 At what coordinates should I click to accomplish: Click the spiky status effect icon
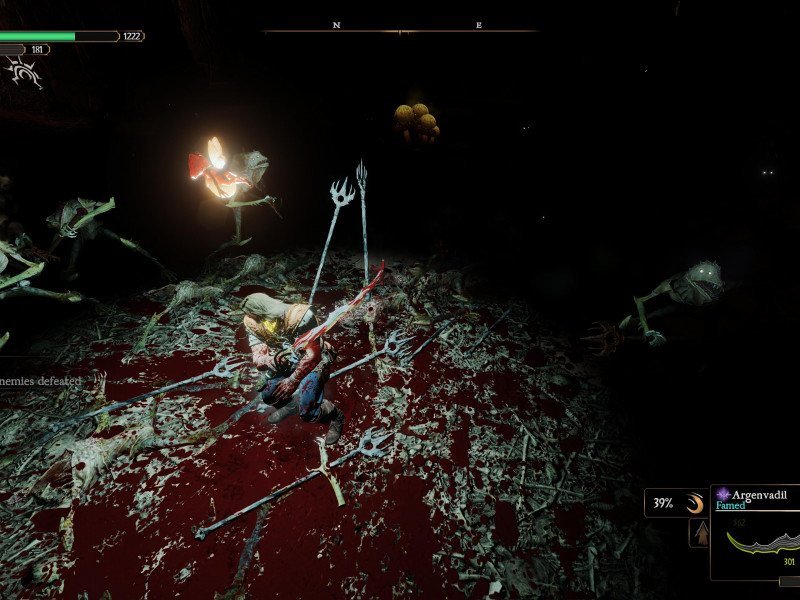(x=23, y=70)
